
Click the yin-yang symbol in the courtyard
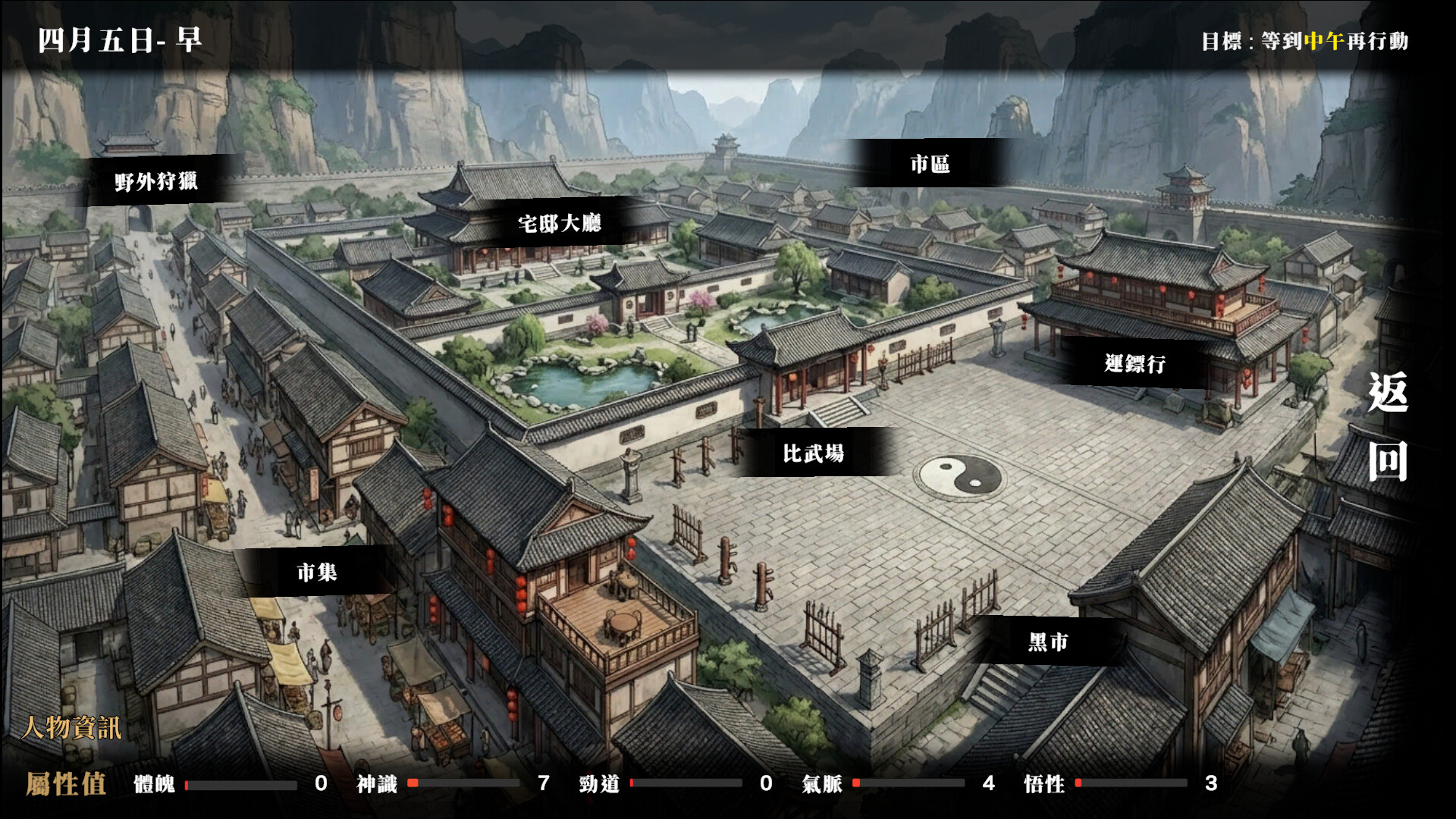coord(959,476)
